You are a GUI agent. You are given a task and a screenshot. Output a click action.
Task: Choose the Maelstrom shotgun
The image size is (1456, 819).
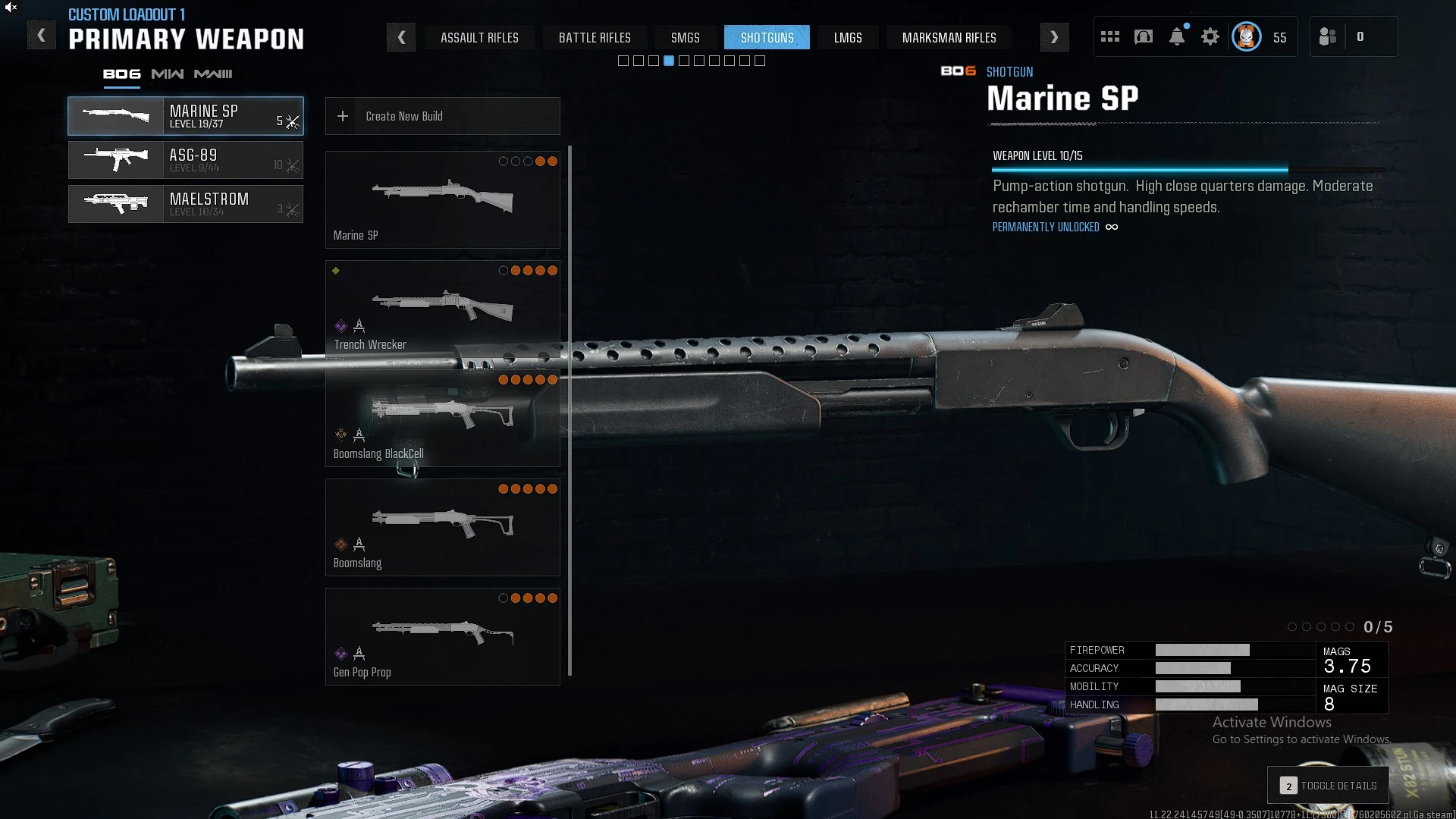click(186, 204)
